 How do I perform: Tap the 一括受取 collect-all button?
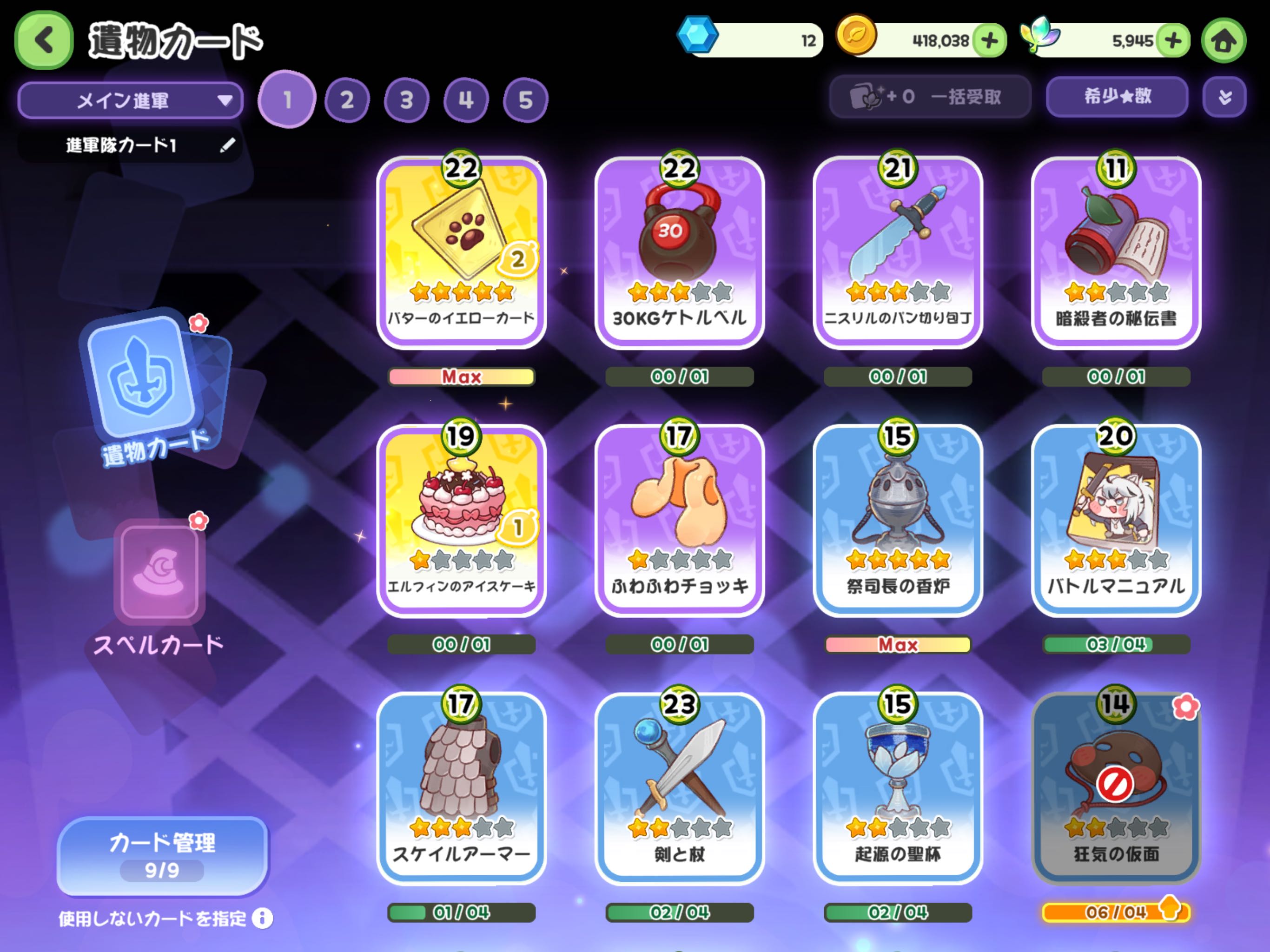(930, 97)
